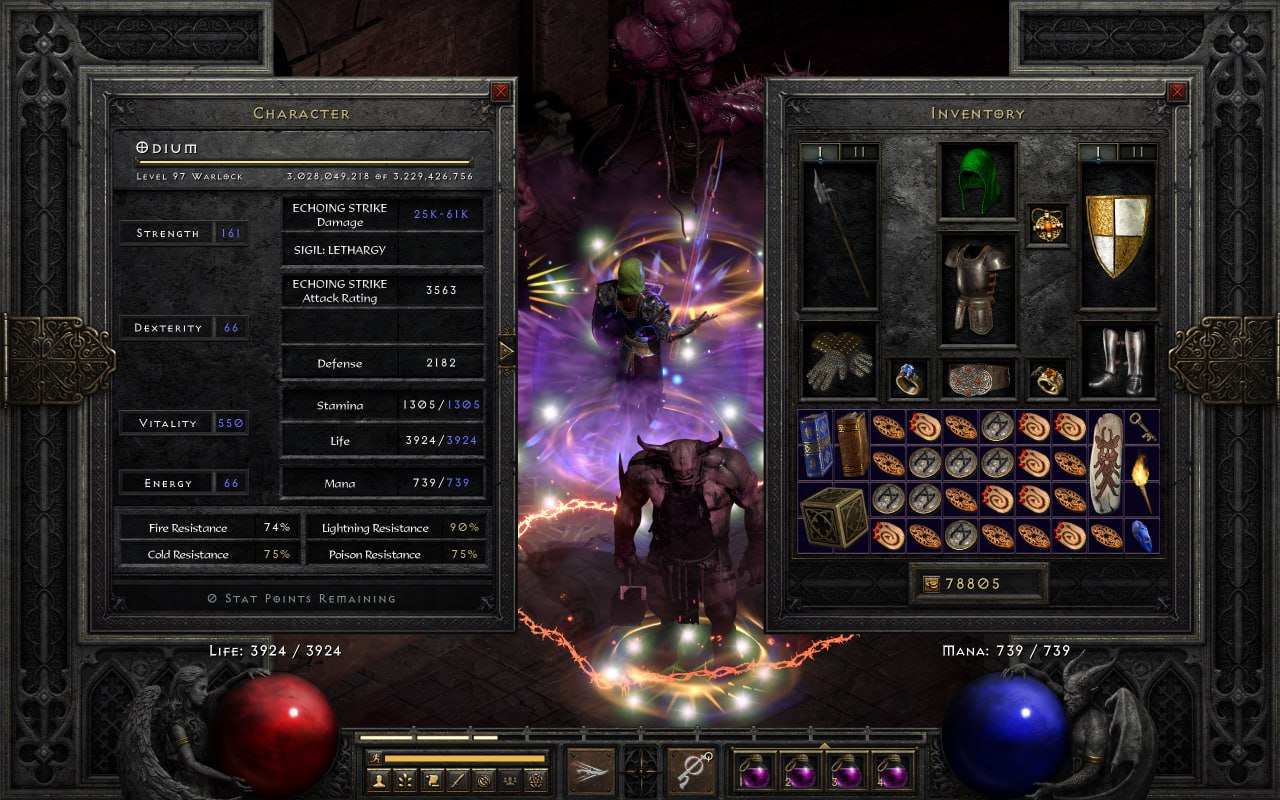Expand the character stats arrow

point(506,351)
